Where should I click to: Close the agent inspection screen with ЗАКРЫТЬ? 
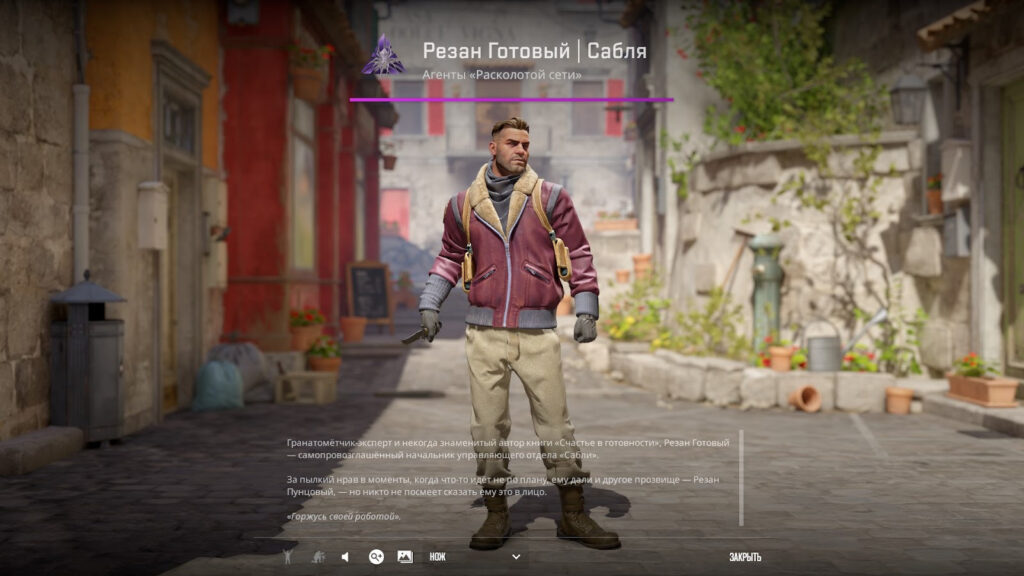click(x=745, y=557)
